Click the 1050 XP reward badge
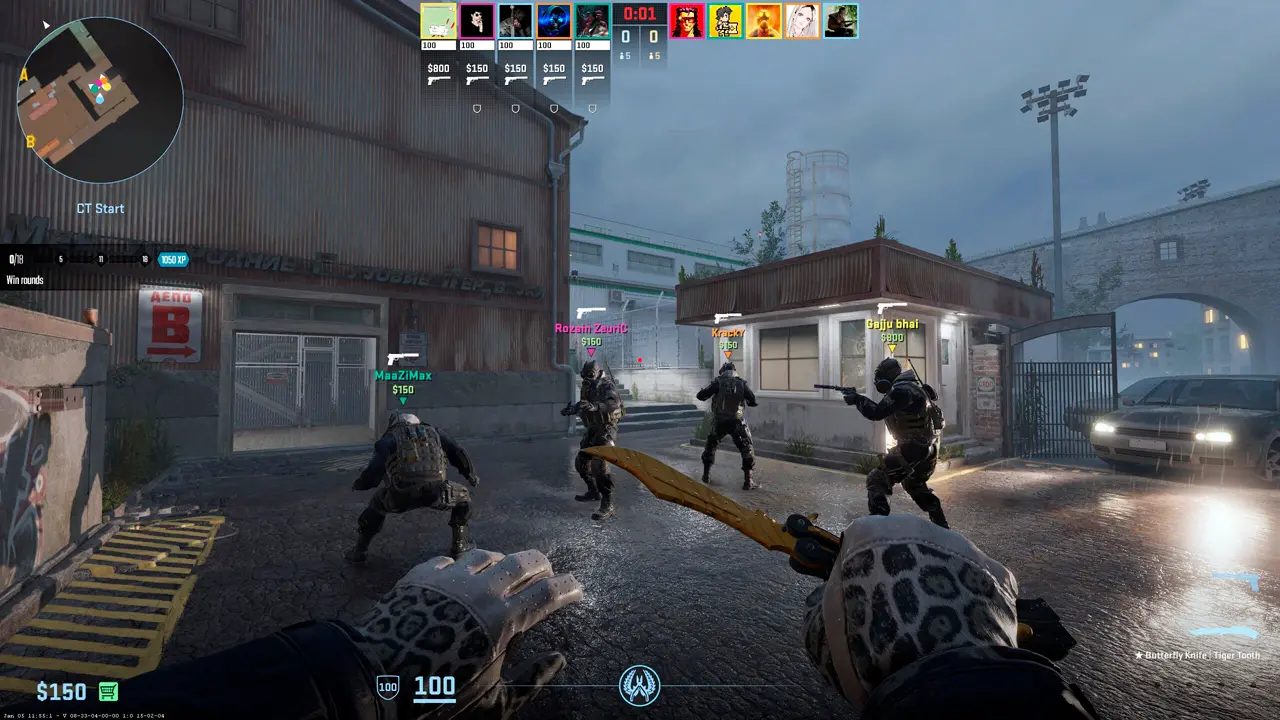The height and width of the screenshot is (720, 1280). [173, 260]
